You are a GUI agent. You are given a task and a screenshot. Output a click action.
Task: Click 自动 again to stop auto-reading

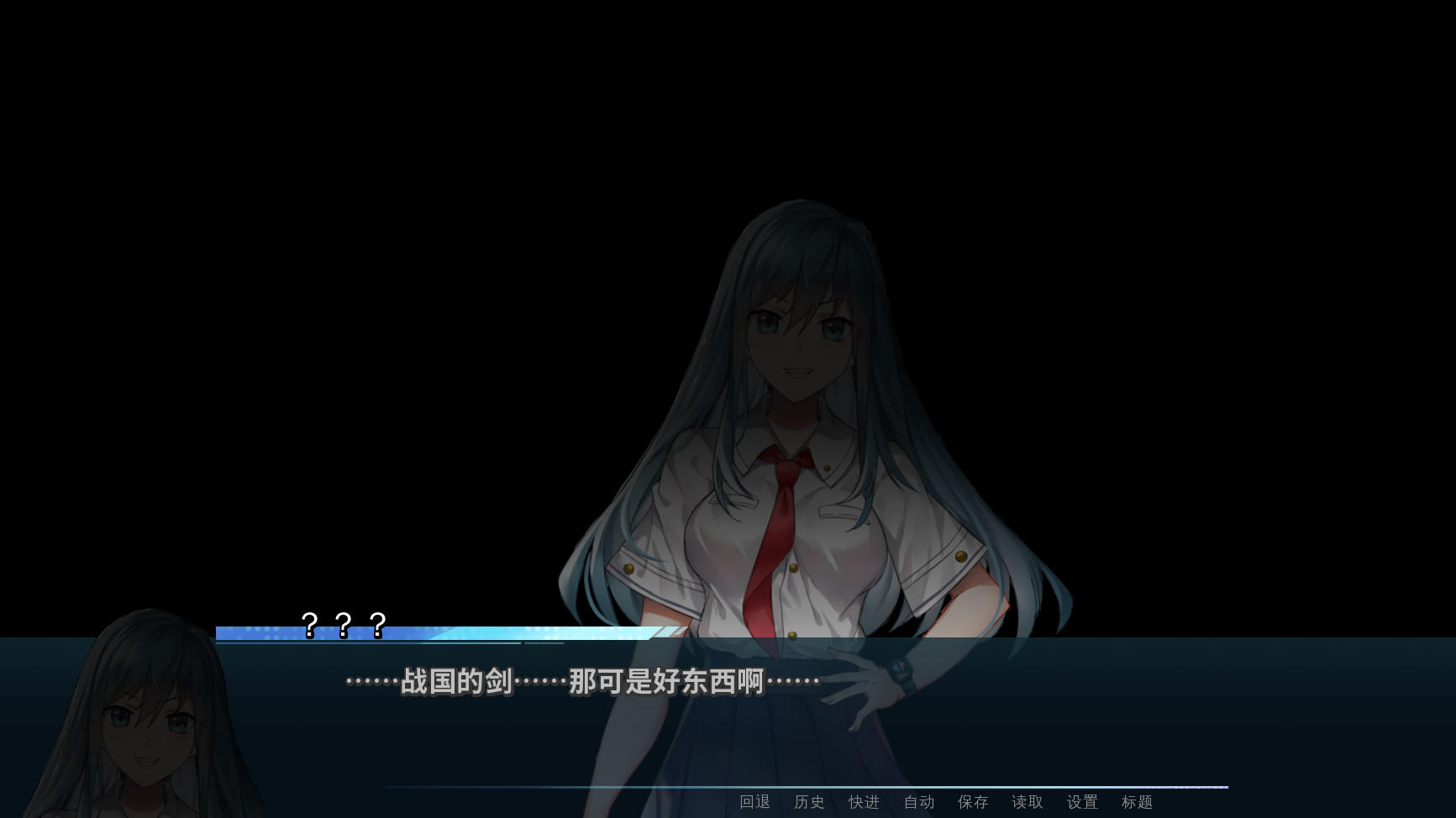coord(918,802)
